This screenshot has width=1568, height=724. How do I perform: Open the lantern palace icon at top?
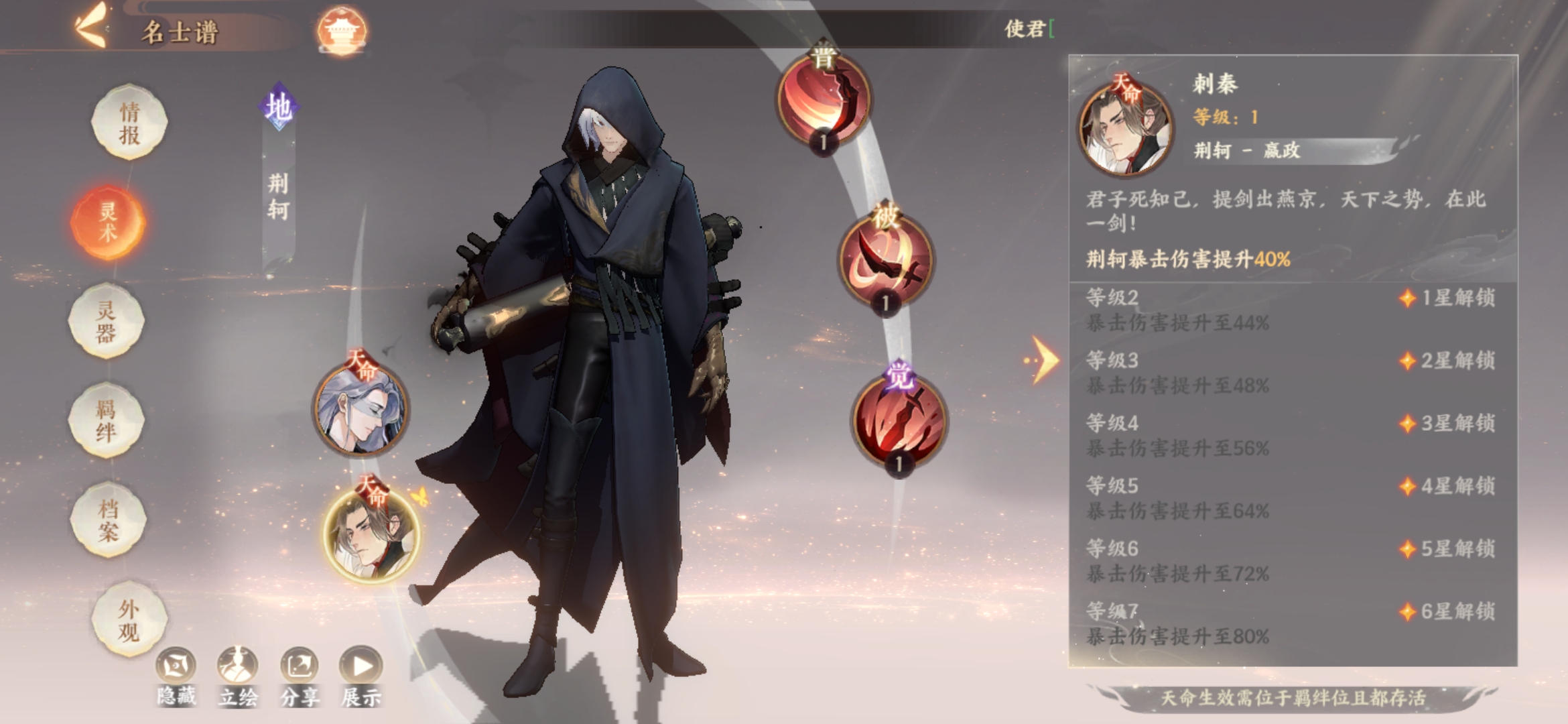click(x=342, y=28)
